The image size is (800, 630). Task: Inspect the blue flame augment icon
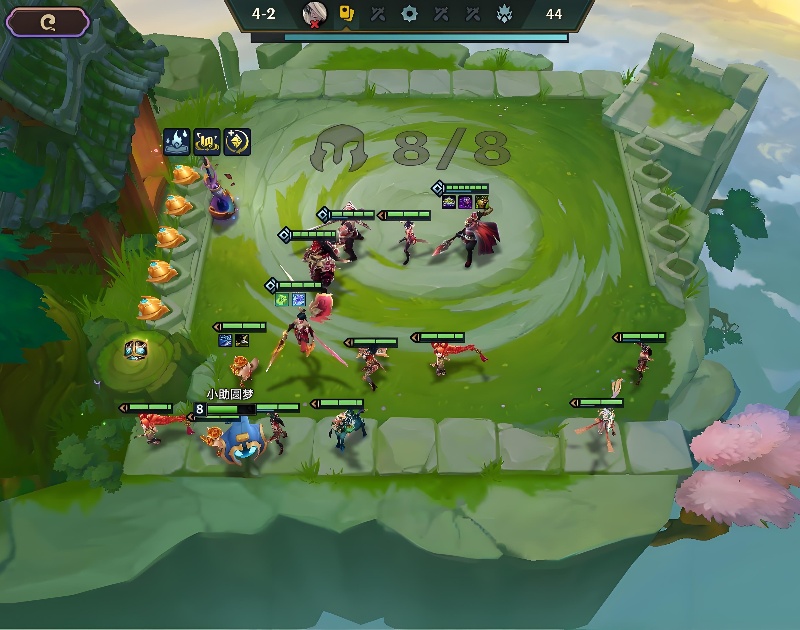177,142
